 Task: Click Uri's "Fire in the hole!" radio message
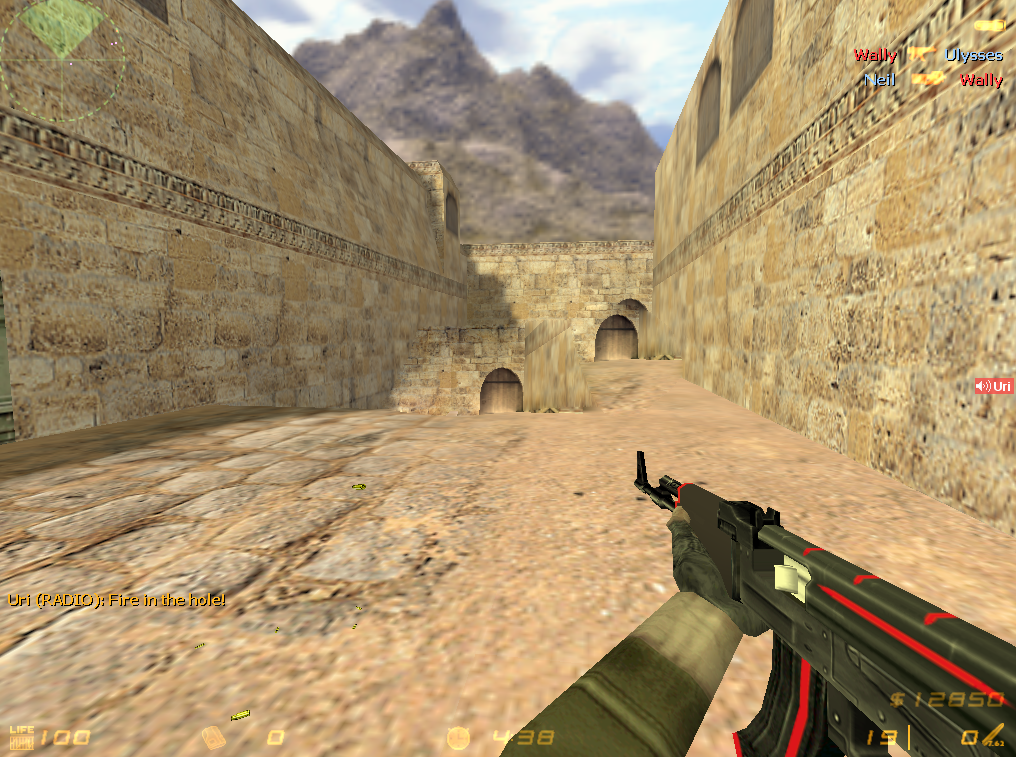(116, 600)
